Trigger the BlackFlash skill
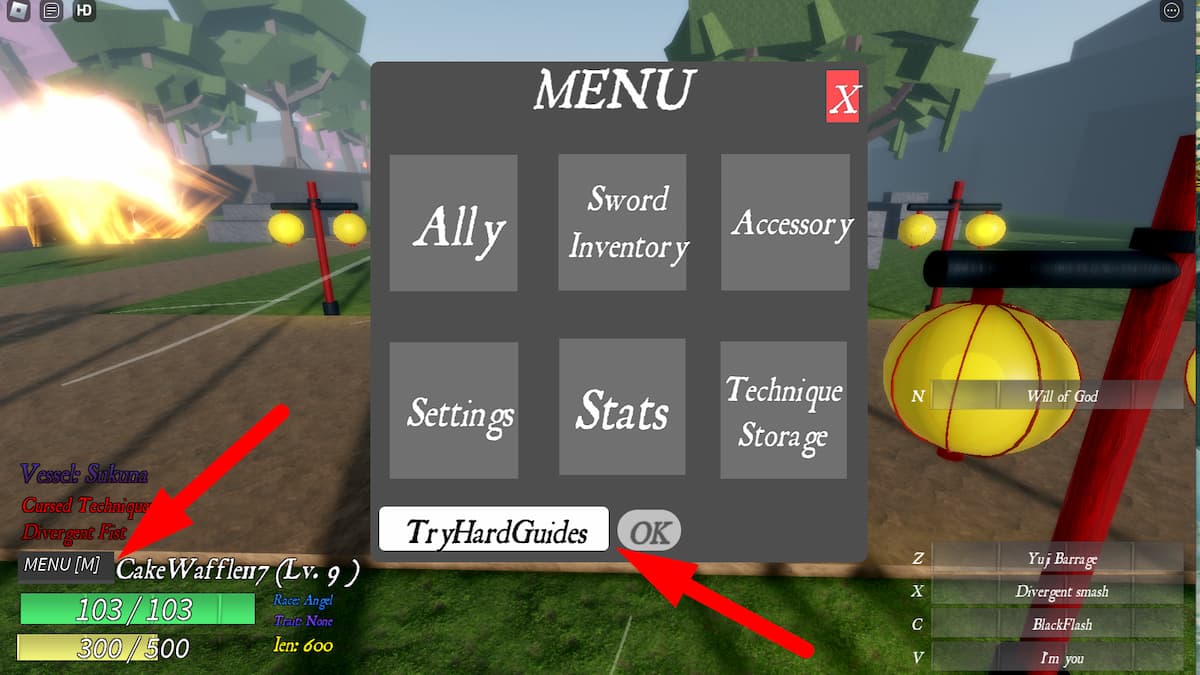Screen dimensions: 1200x675 tap(1060, 624)
